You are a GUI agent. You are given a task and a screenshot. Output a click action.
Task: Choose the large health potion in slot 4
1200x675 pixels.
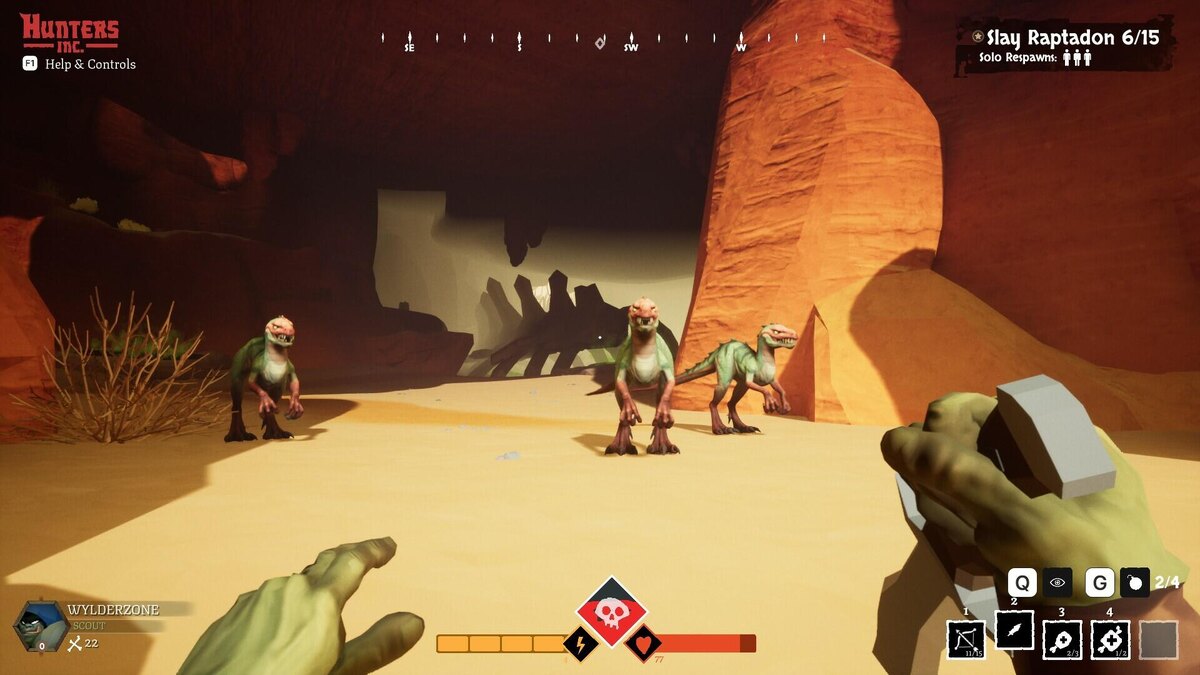[1110, 640]
